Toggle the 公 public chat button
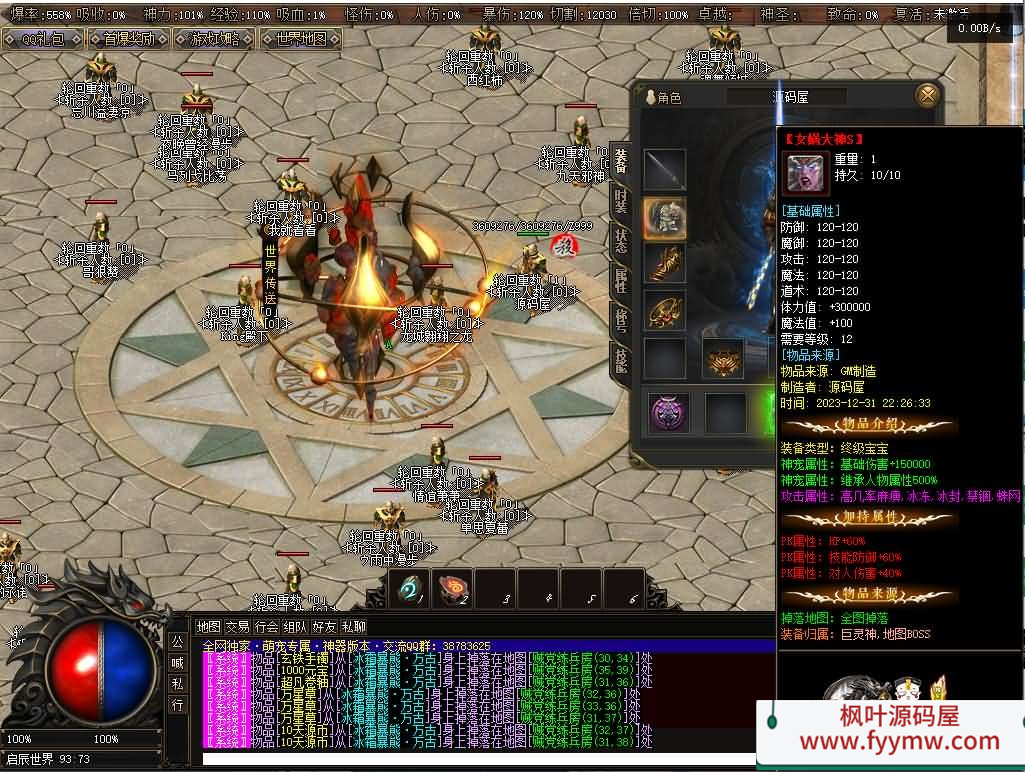 [176, 641]
